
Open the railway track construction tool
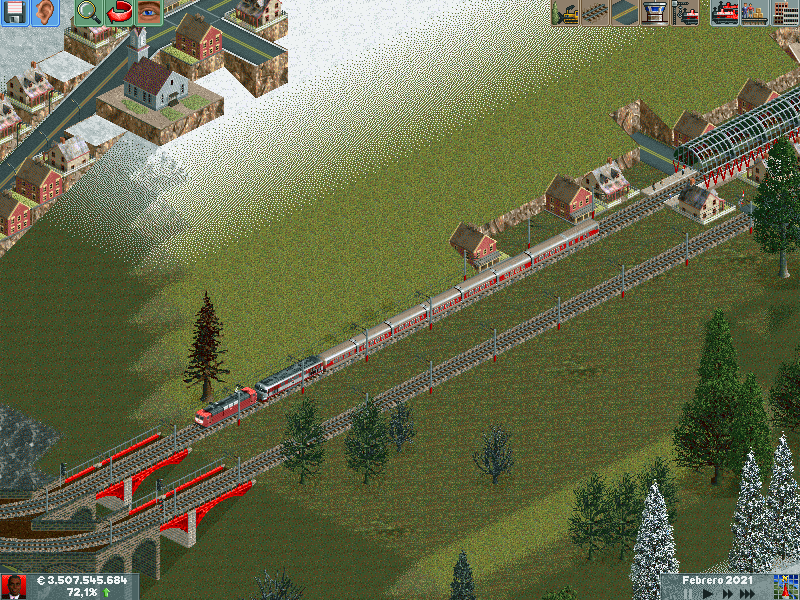(595, 12)
